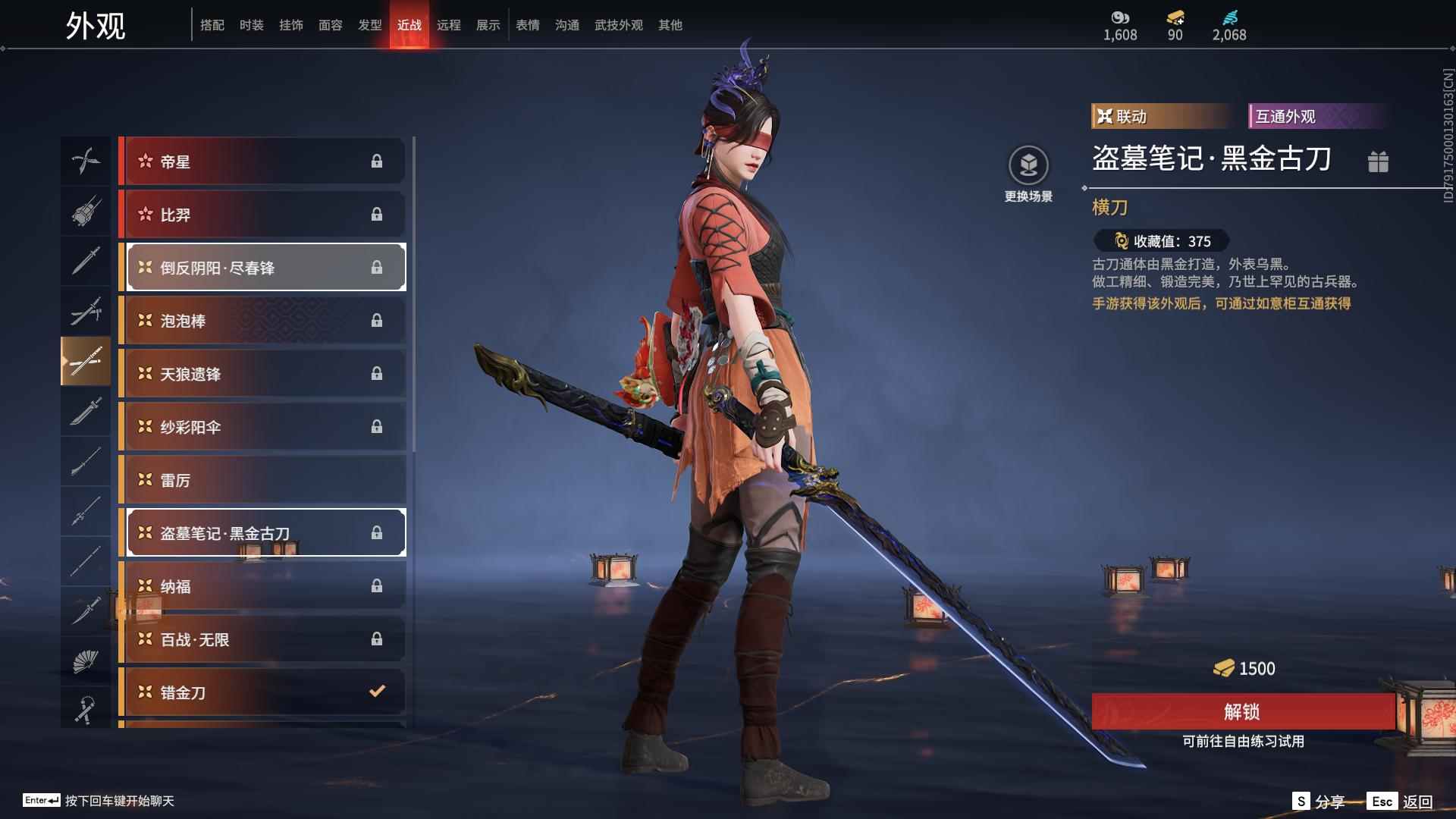Image resolution: width=1456 pixels, height=819 pixels.
Task: Select the 比羿 skin entry
Action: point(263,215)
